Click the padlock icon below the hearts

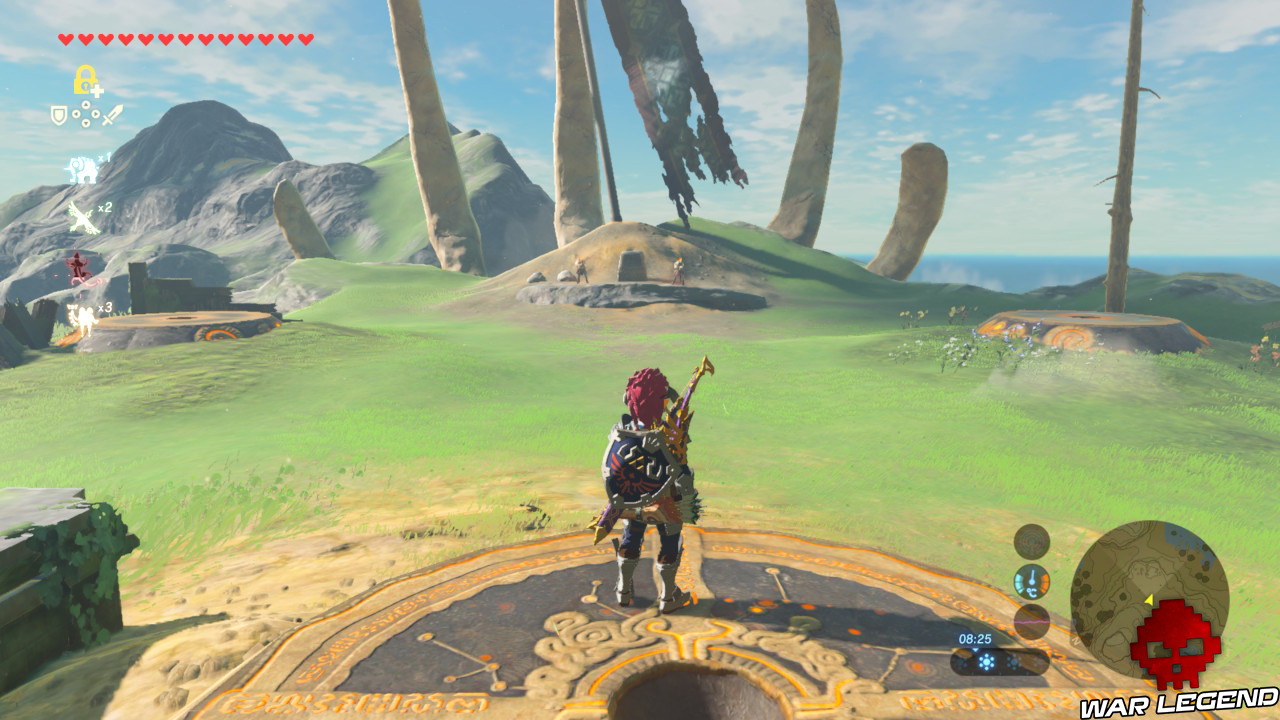(x=83, y=78)
